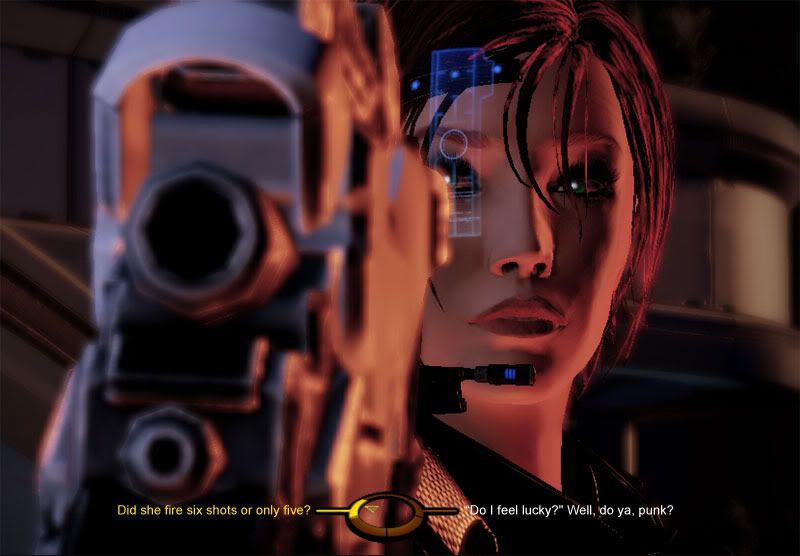Select the "Do I feel lucky?" reply
The width and height of the screenshot is (800, 556).
(570, 511)
